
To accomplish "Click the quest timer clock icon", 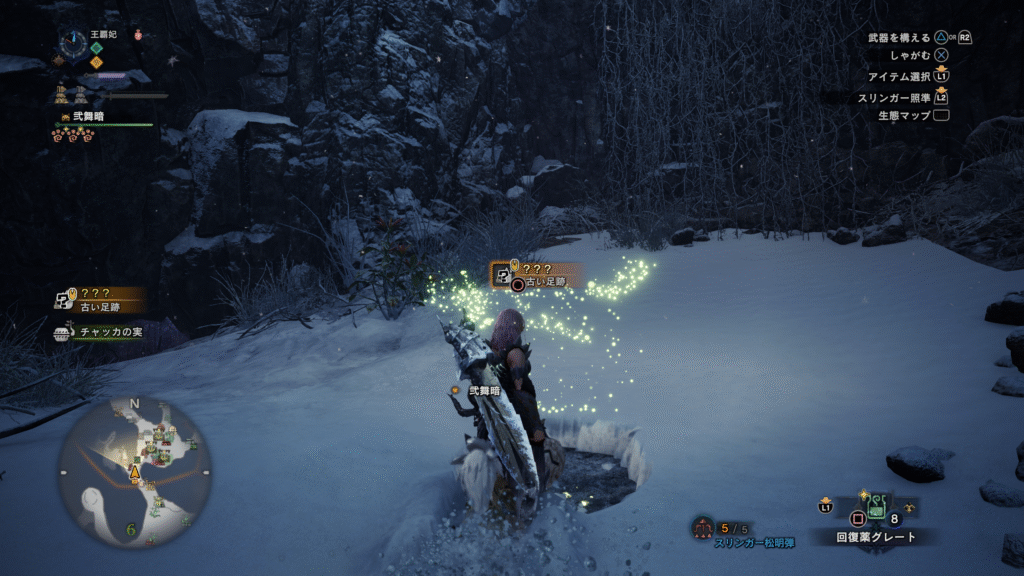I will [73, 42].
